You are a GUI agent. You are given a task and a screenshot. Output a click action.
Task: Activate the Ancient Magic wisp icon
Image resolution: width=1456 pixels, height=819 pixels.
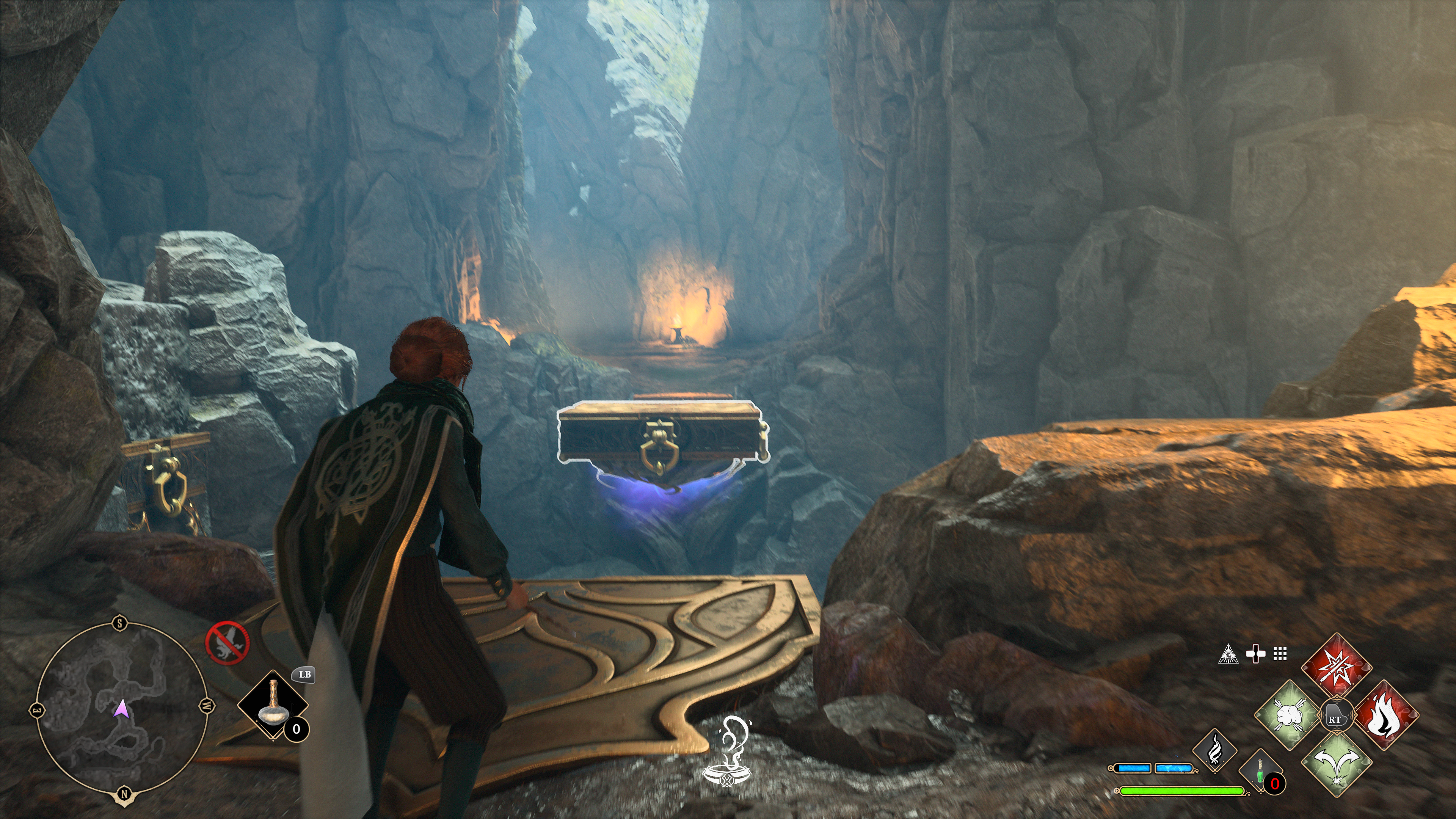[1214, 751]
